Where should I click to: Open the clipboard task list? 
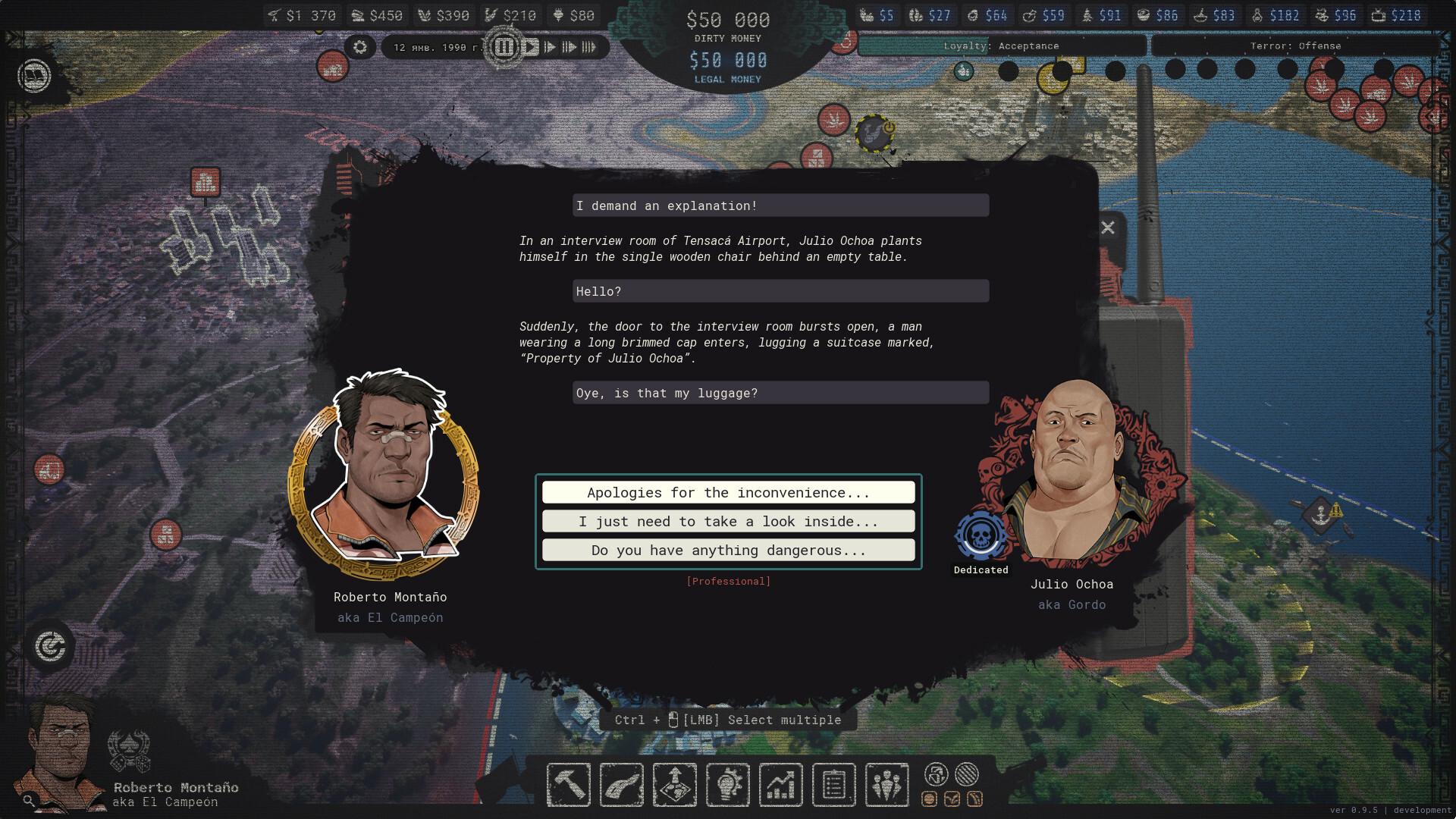click(x=833, y=785)
